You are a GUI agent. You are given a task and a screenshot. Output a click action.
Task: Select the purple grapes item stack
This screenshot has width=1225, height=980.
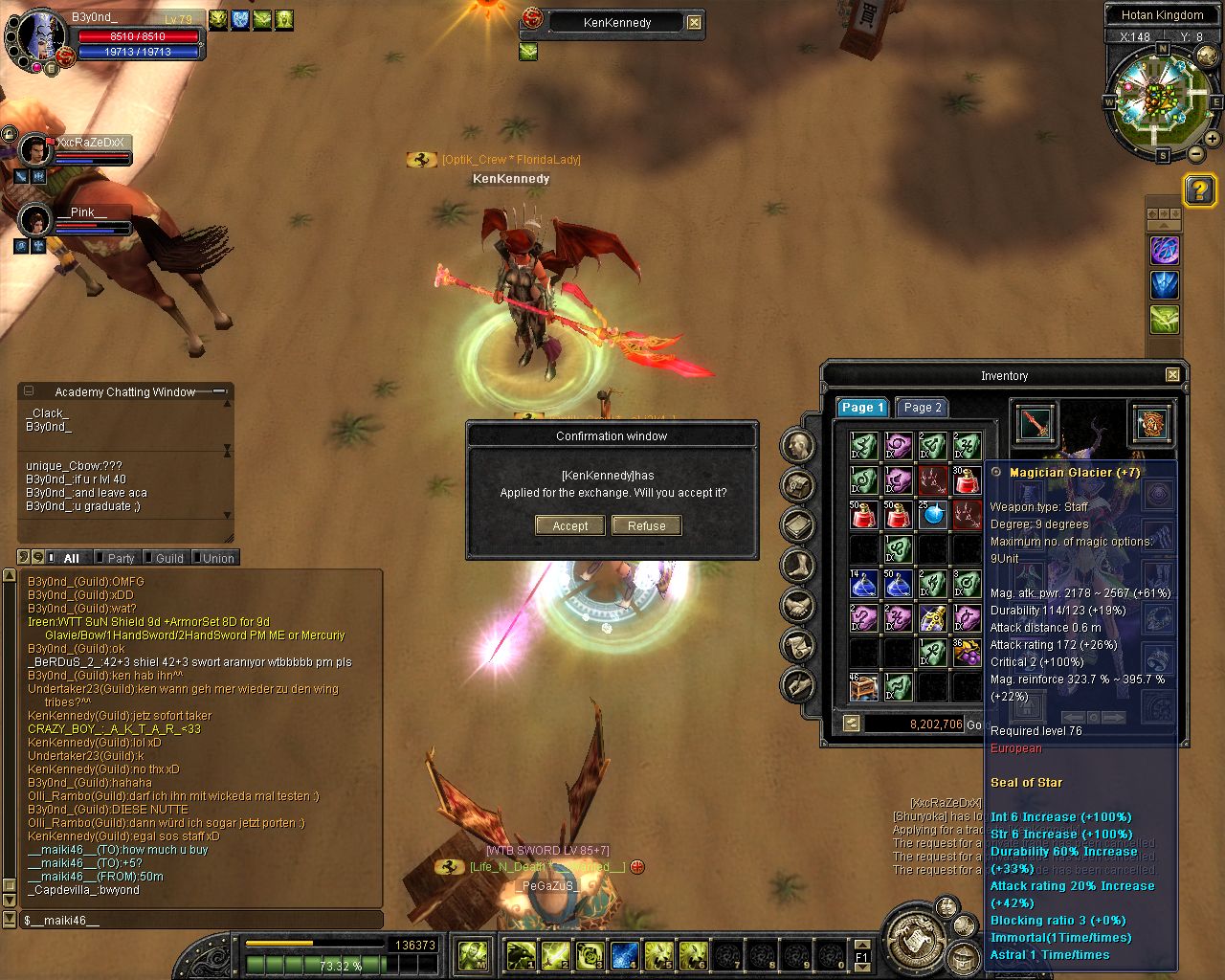[967, 653]
